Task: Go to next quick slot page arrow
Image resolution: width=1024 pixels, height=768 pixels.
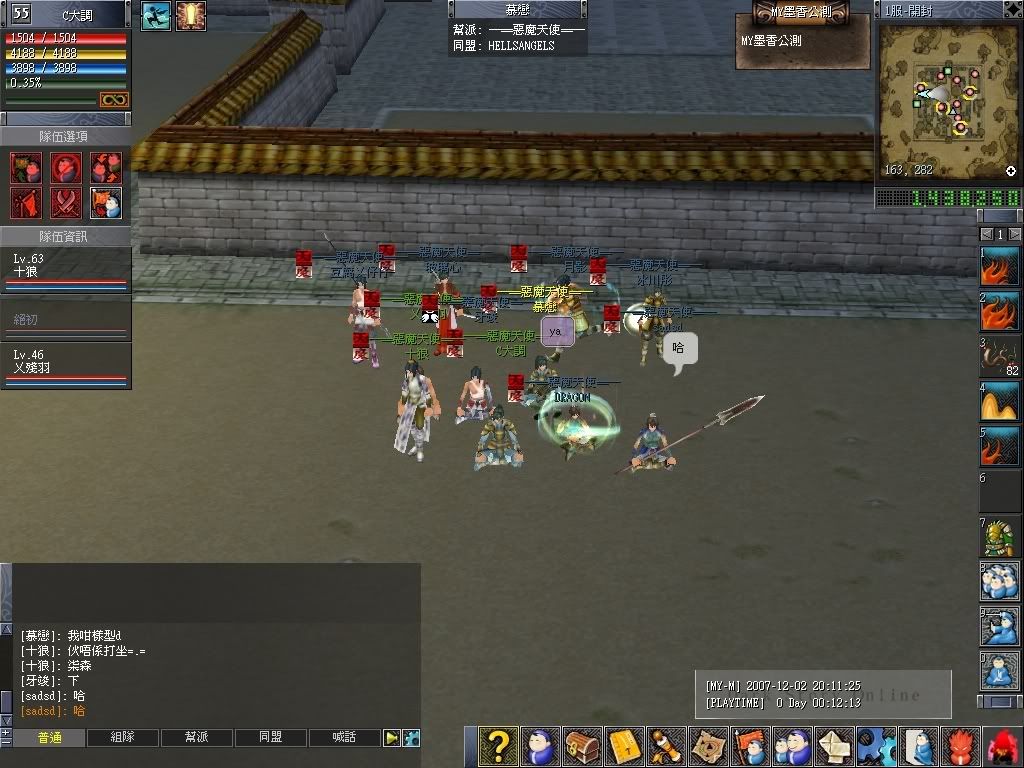Action: (x=1014, y=234)
